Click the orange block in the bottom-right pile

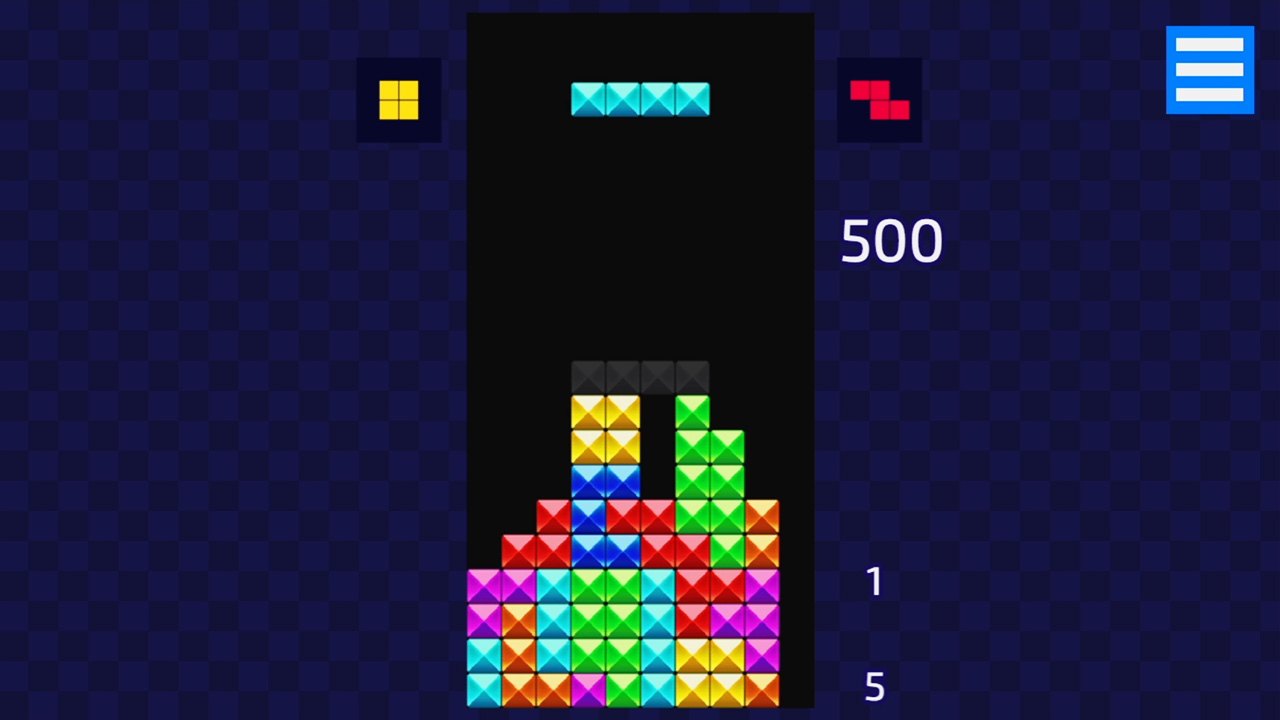click(762, 690)
